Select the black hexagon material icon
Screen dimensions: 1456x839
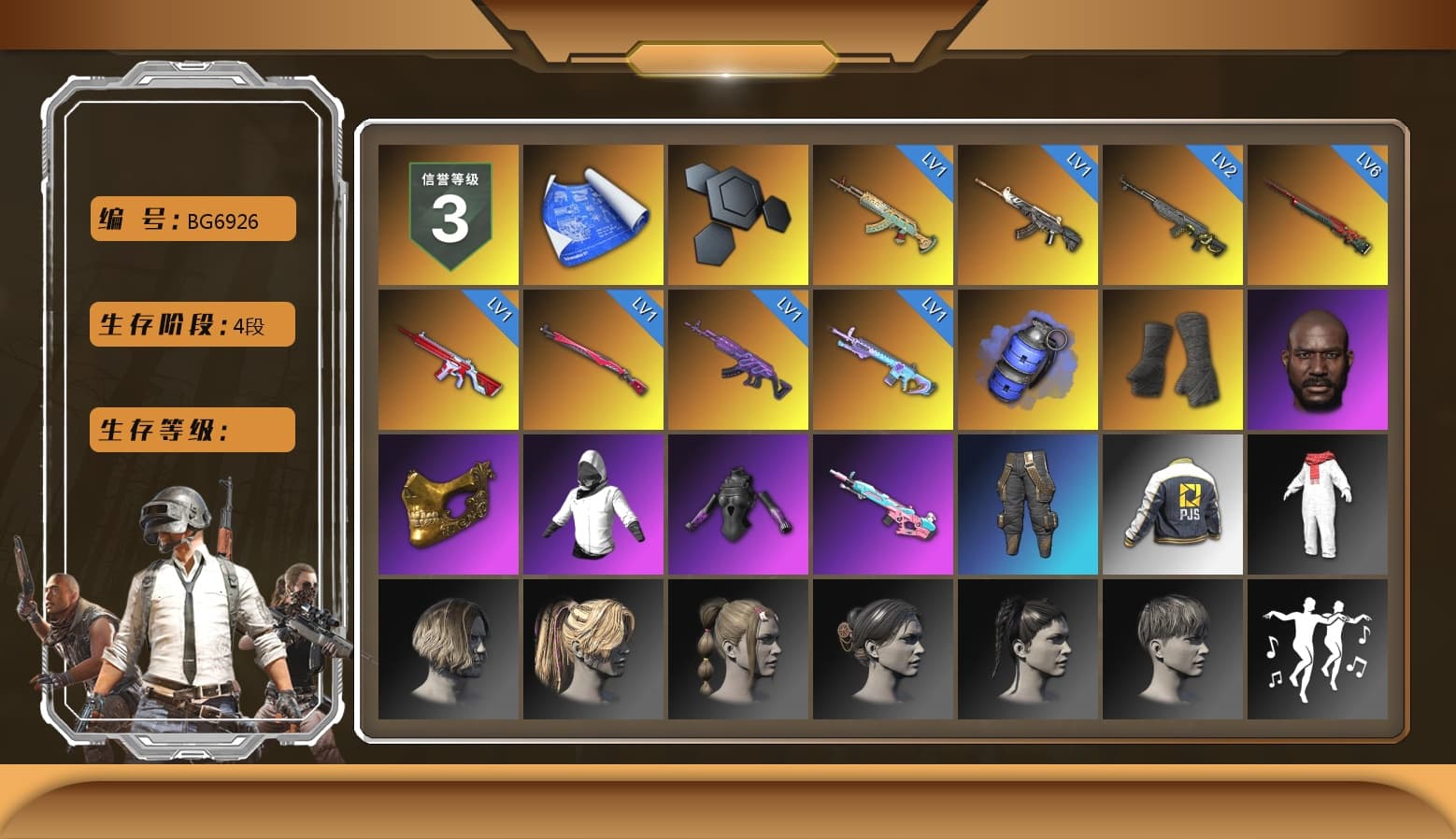[737, 213]
